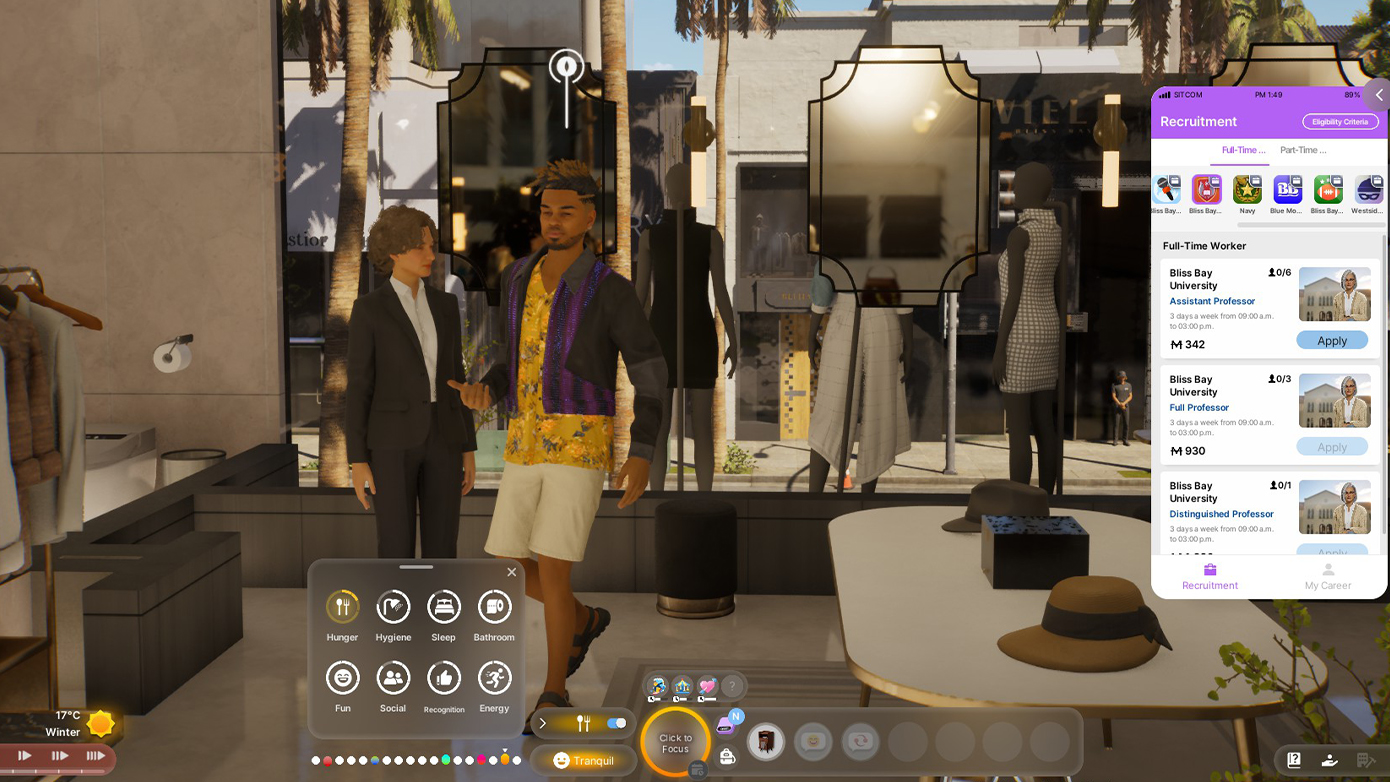Viewport: 1390px width, 782px height.
Task: Open the guidebook help icon at bottom right
Action: point(1292,761)
